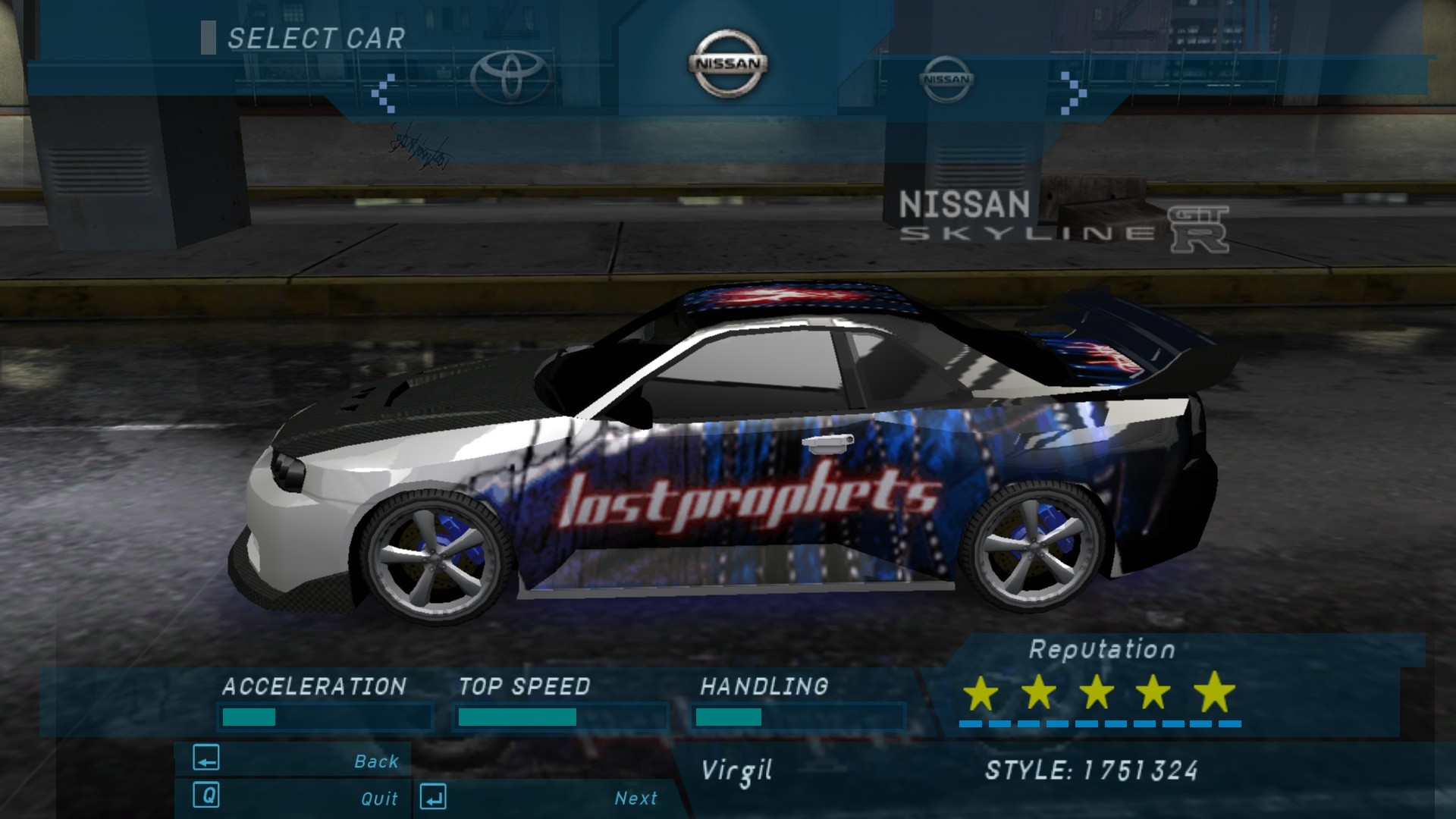
Task: Choose the highlighted center Nissan logo
Action: pyautogui.click(x=728, y=64)
